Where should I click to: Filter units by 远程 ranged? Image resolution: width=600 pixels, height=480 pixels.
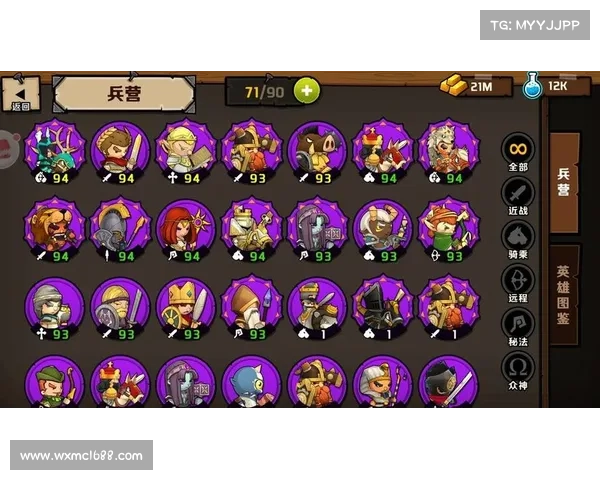point(517,282)
